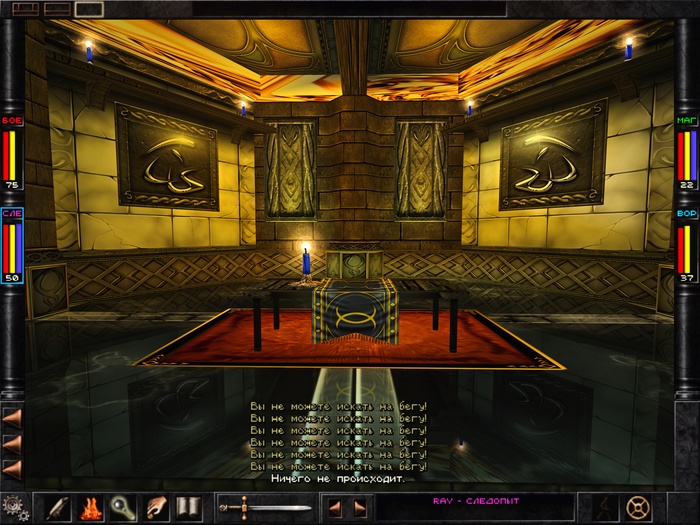Activate the magnifying glass search icon
Screen dimensions: 700x525
(122, 507)
